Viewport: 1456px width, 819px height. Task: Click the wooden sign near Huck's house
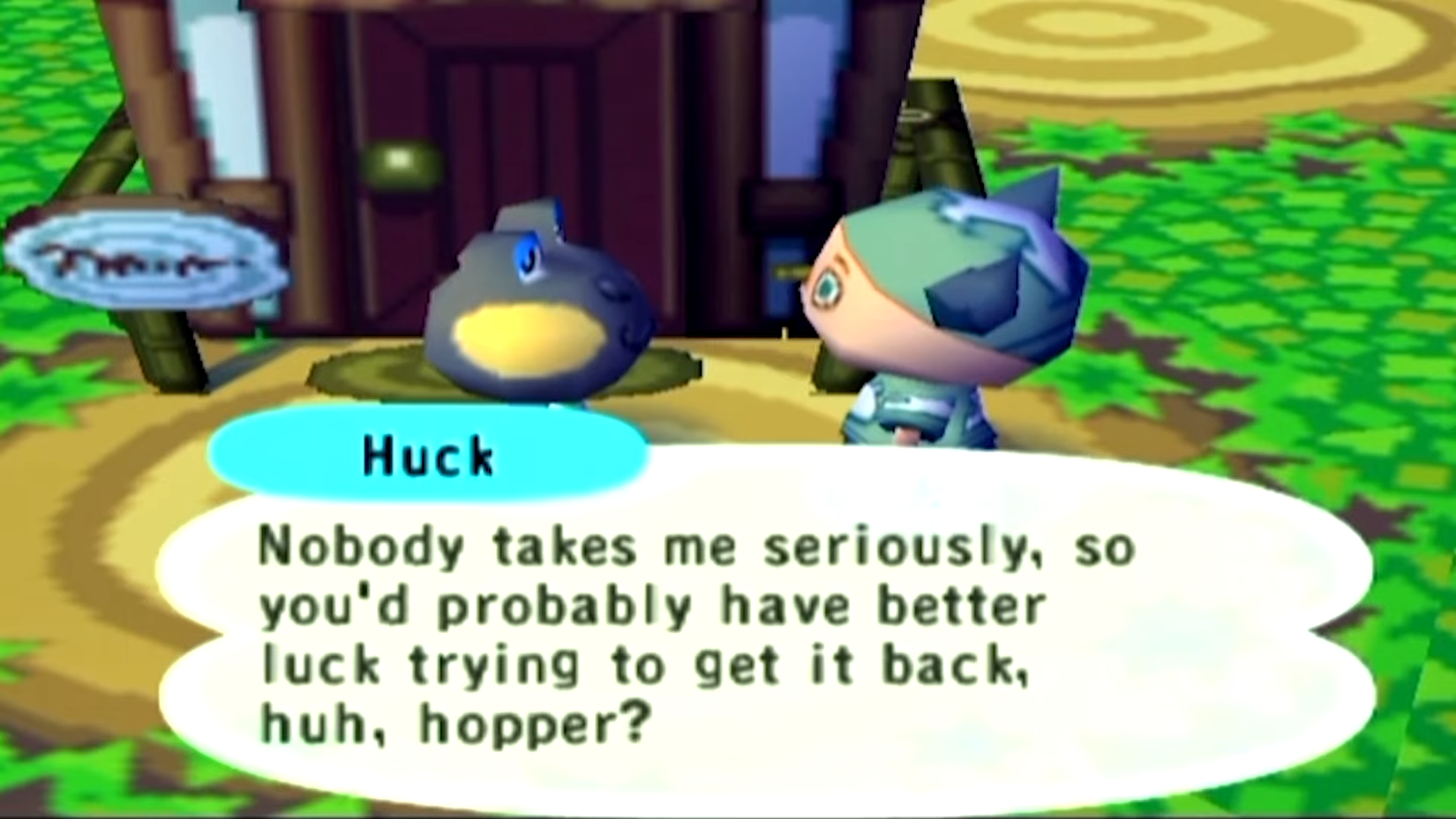[150, 260]
